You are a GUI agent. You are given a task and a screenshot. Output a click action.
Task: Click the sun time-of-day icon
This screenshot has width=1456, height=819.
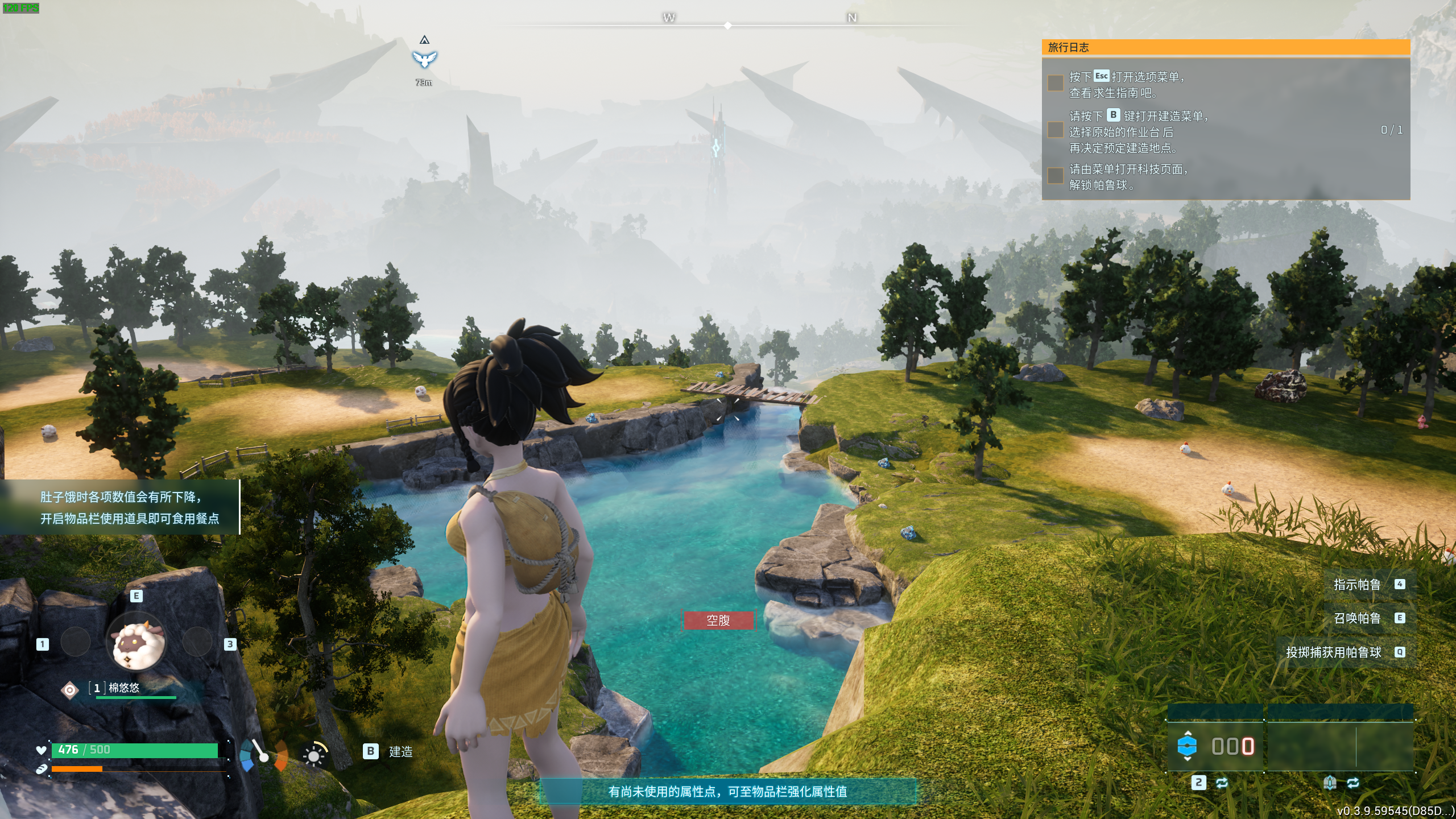tap(314, 755)
